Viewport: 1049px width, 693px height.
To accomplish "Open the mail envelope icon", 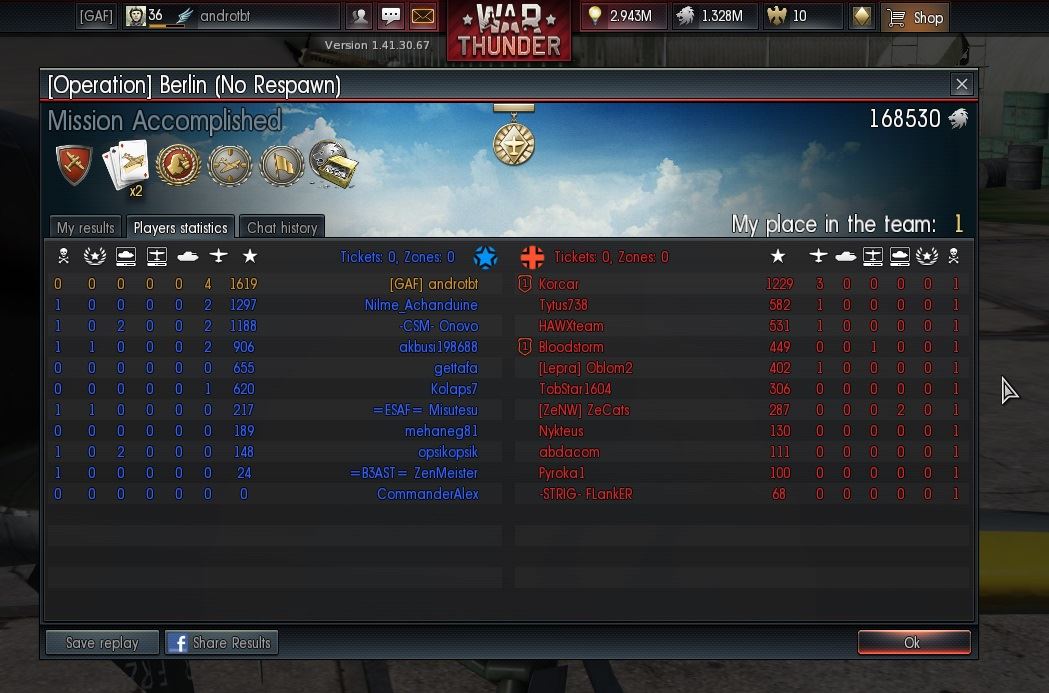I will pos(423,17).
